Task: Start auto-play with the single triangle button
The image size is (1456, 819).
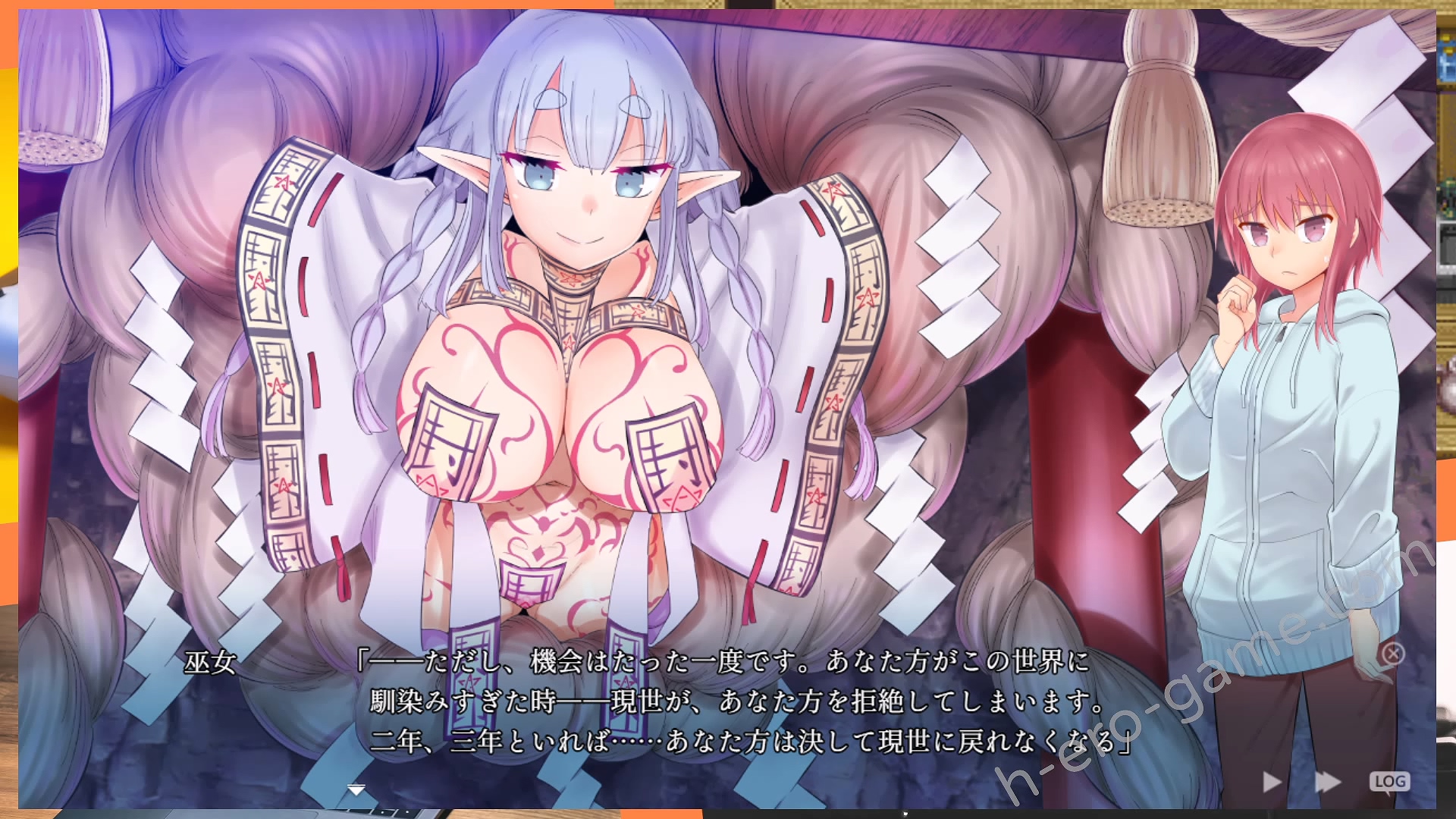Action: (1272, 782)
